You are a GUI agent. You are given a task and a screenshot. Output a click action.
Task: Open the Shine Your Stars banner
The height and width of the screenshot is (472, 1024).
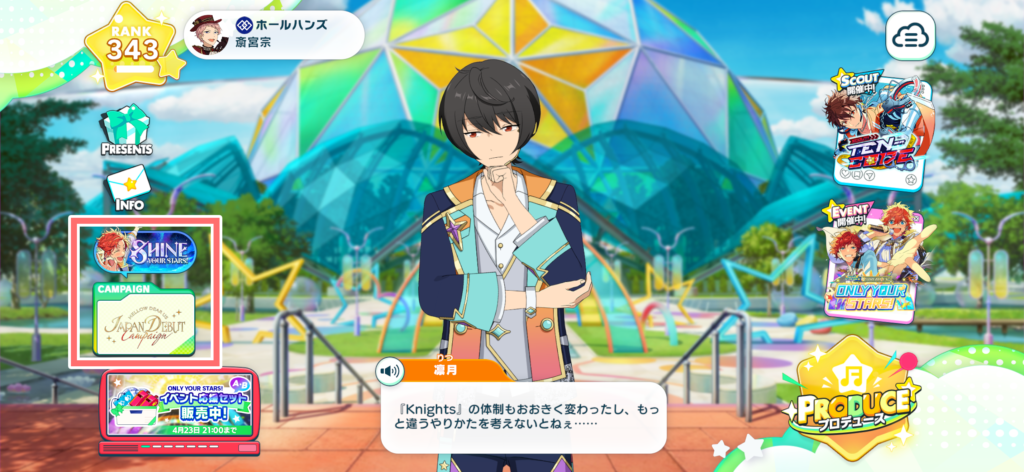pyautogui.click(x=145, y=253)
